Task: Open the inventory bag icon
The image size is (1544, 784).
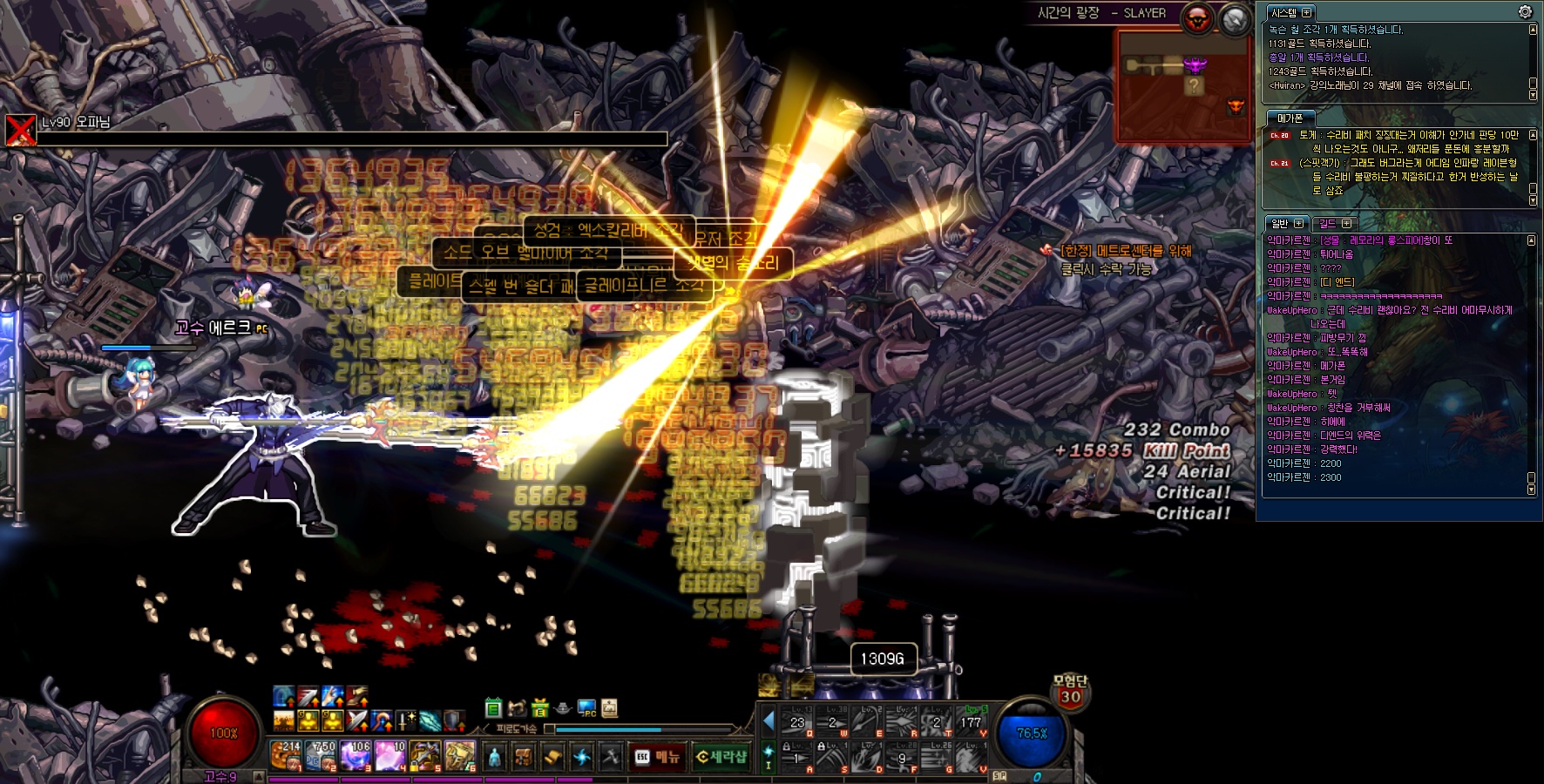Action: tap(523, 757)
